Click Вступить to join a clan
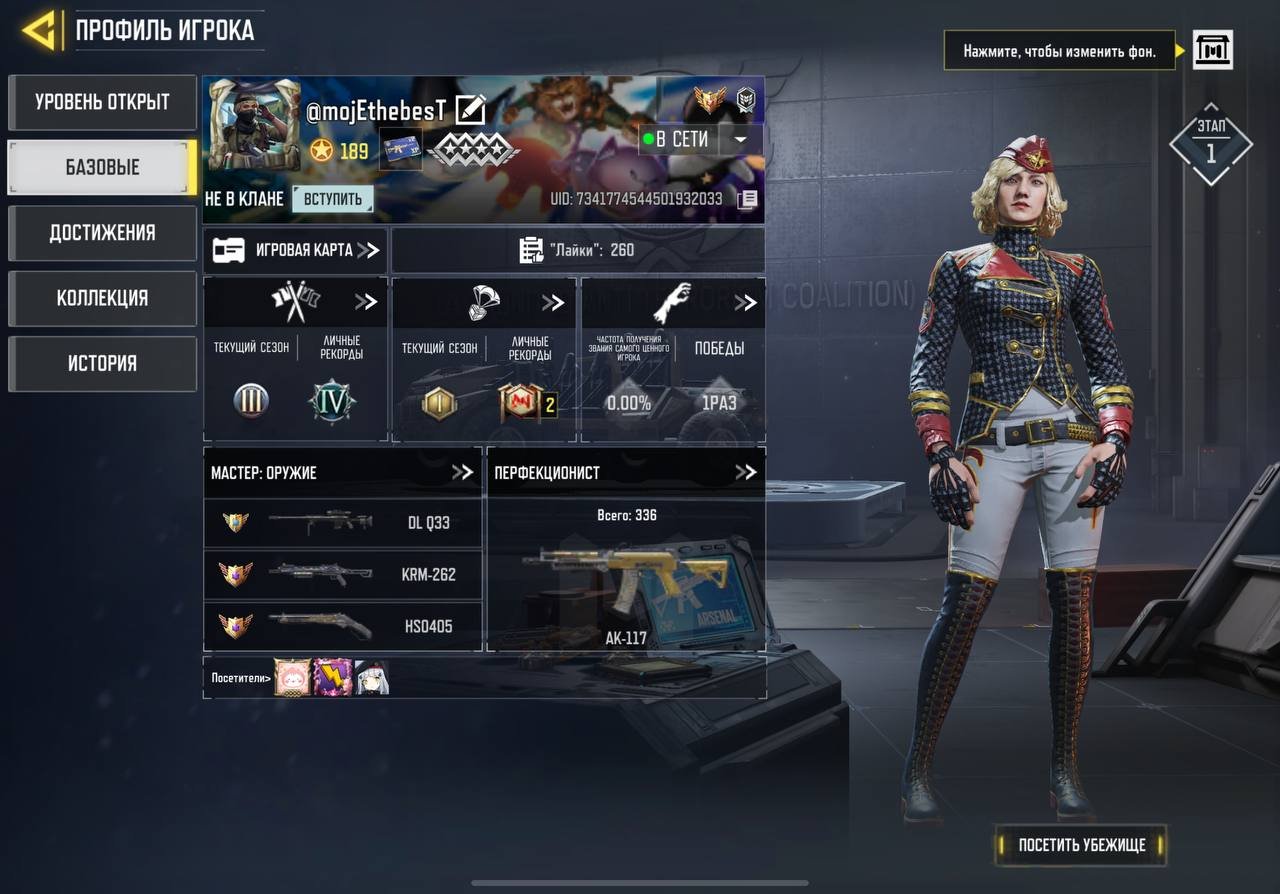Viewport: 1280px width, 894px height. click(x=333, y=199)
